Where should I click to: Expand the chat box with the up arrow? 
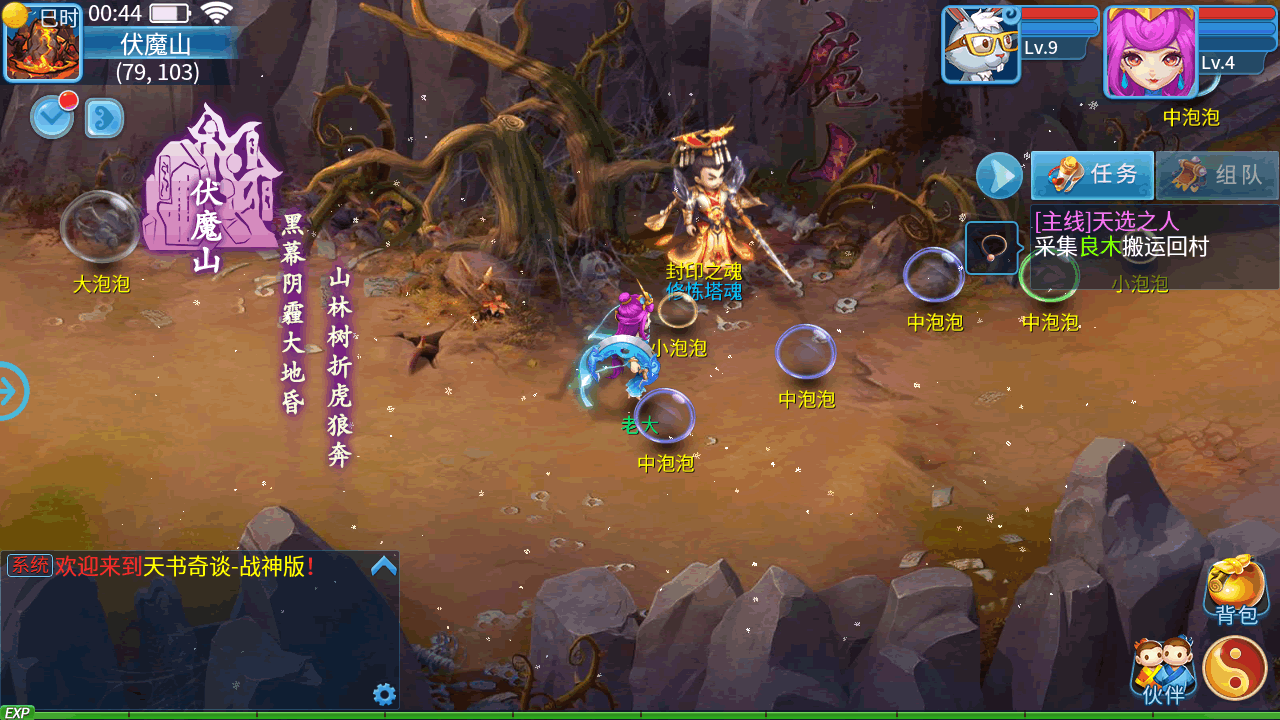tap(384, 567)
